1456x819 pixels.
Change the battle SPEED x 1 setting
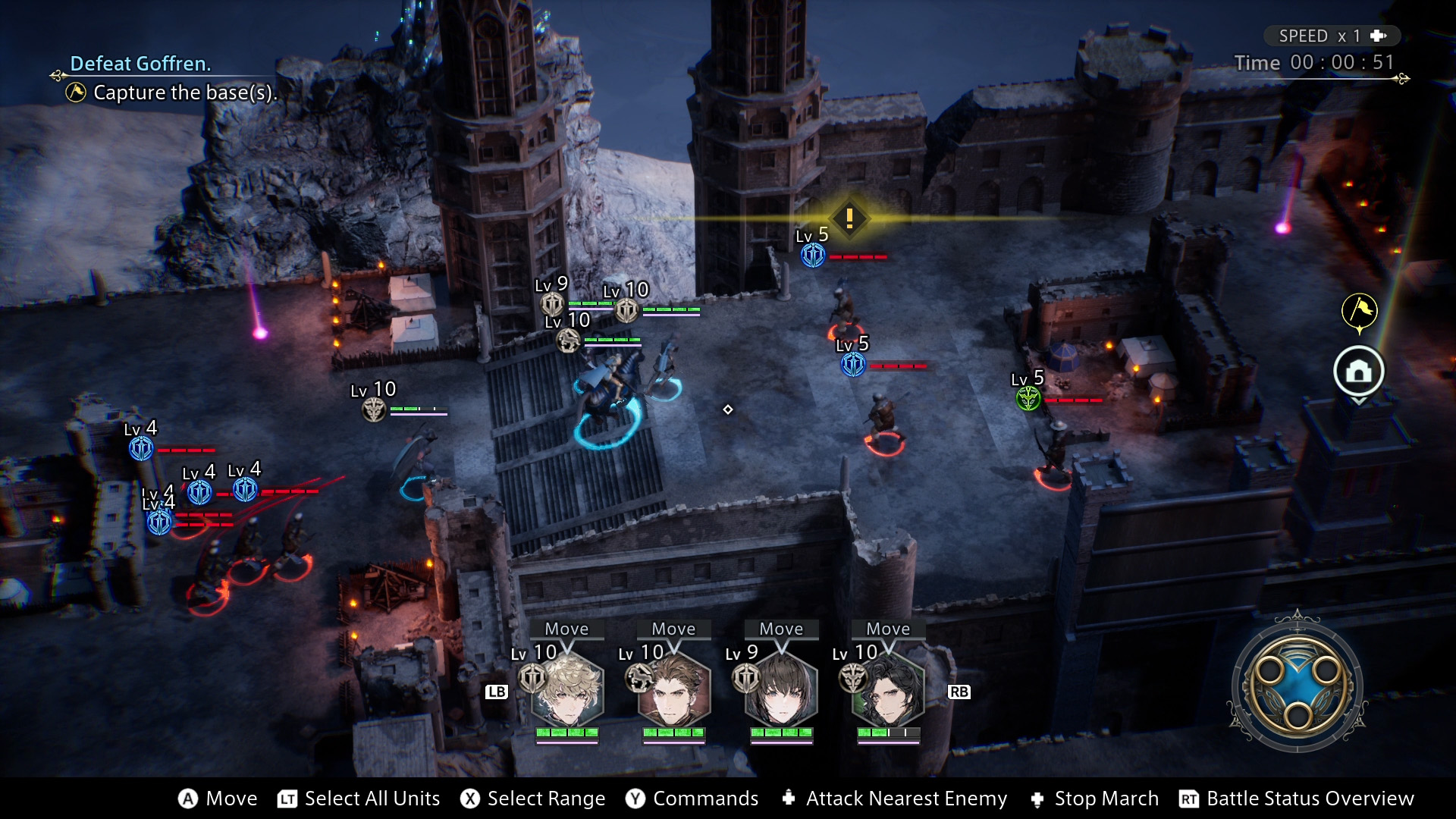pyautogui.click(x=1332, y=36)
